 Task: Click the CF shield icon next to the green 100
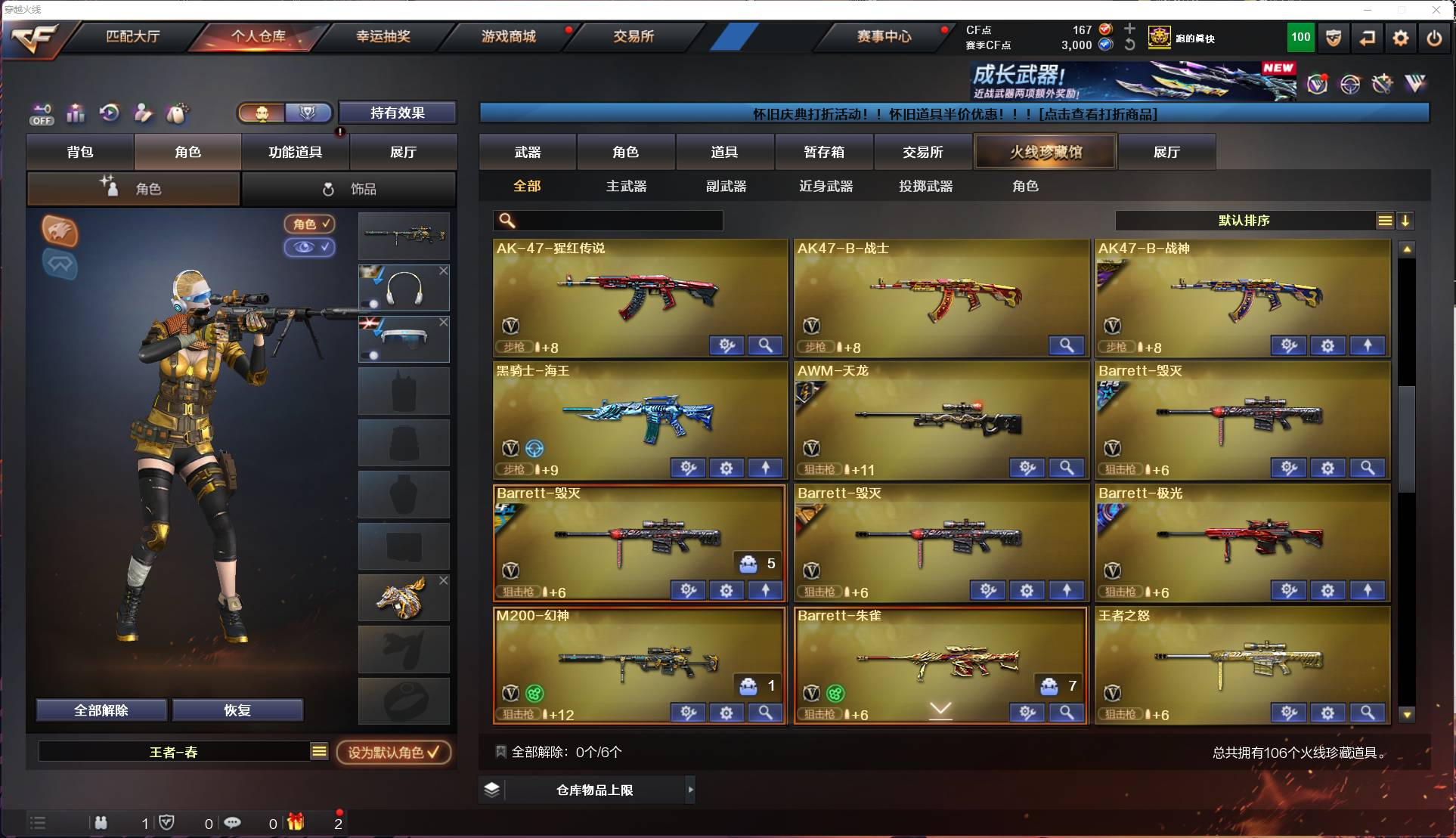click(x=1332, y=38)
